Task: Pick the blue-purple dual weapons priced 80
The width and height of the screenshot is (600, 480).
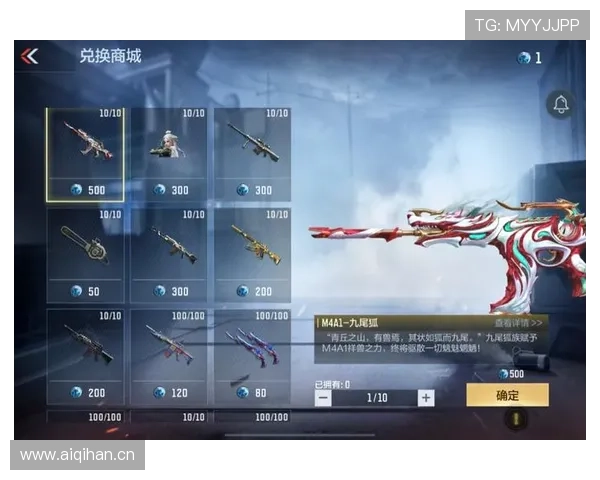Action: pyautogui.click(x=251, y=355)
